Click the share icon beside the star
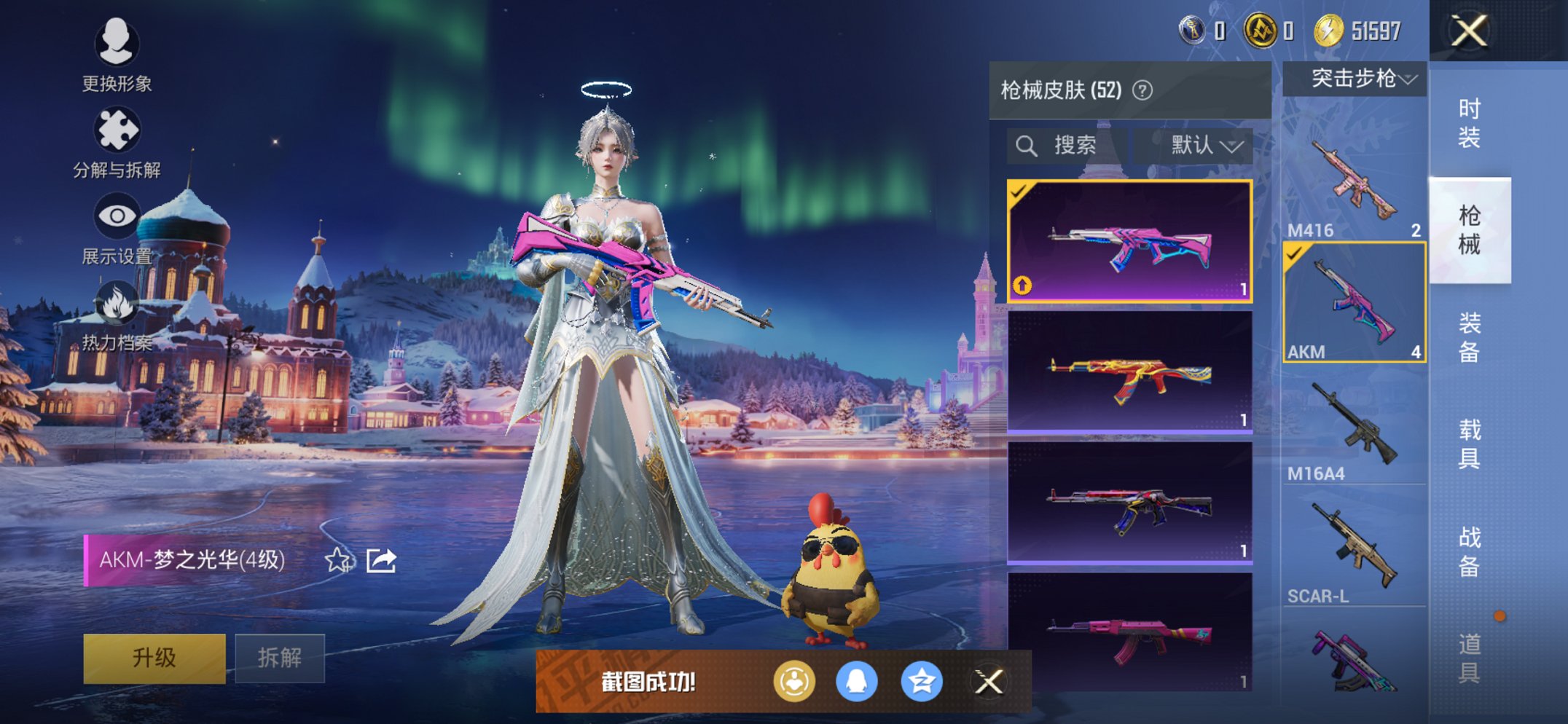Image resolution: width=1568 pixels, height=724 pixels. (x=382, y=562)
